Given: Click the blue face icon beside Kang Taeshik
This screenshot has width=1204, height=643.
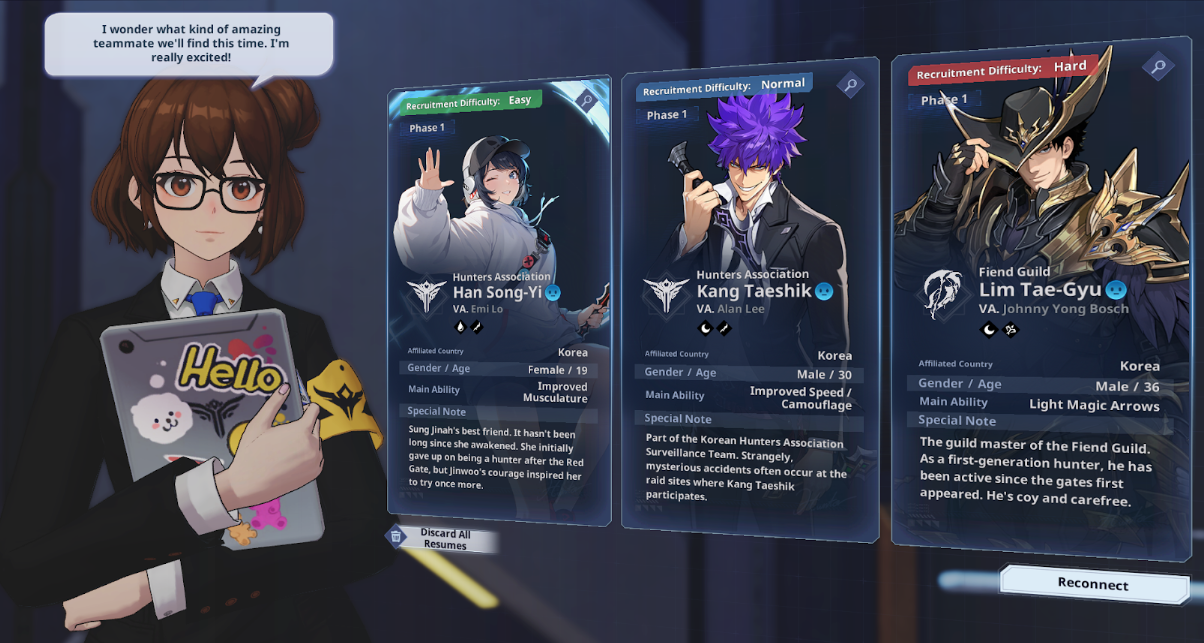Looking at the screenshot, I should [x=823, y=291].
